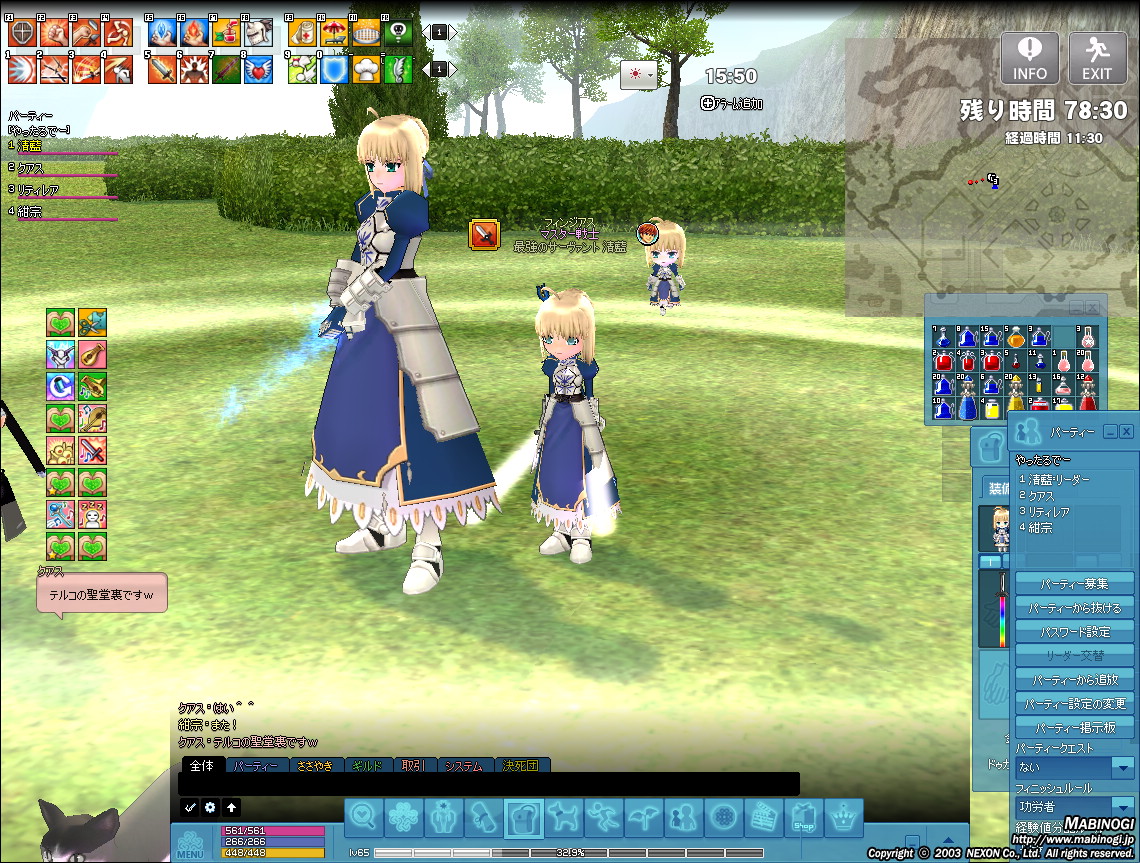Select パーティーから追放 button
Screen dimensions: 1140x863
click(x=1074, y=680)
